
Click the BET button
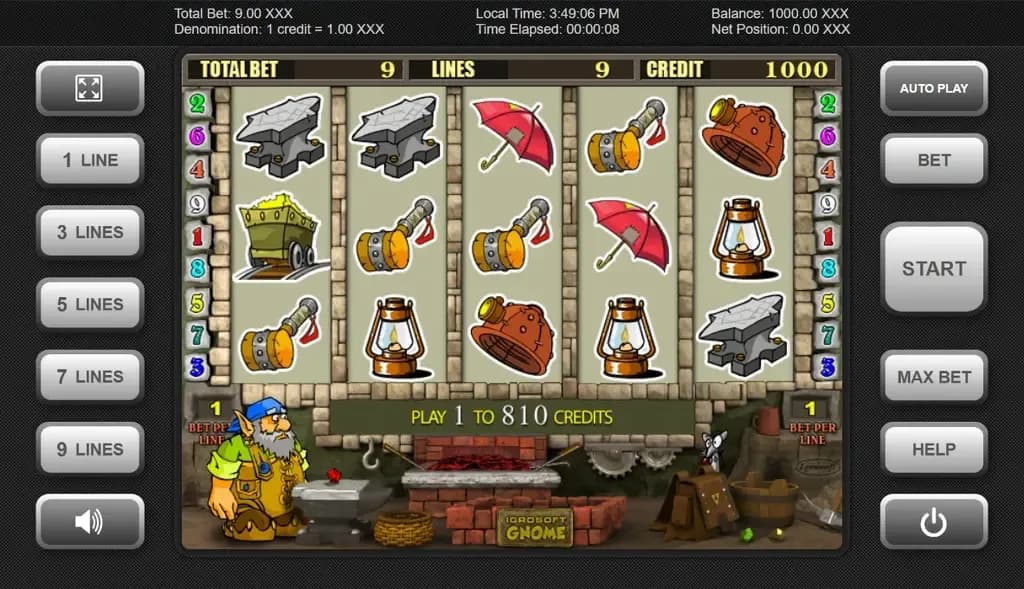click(x=933, y=160)
